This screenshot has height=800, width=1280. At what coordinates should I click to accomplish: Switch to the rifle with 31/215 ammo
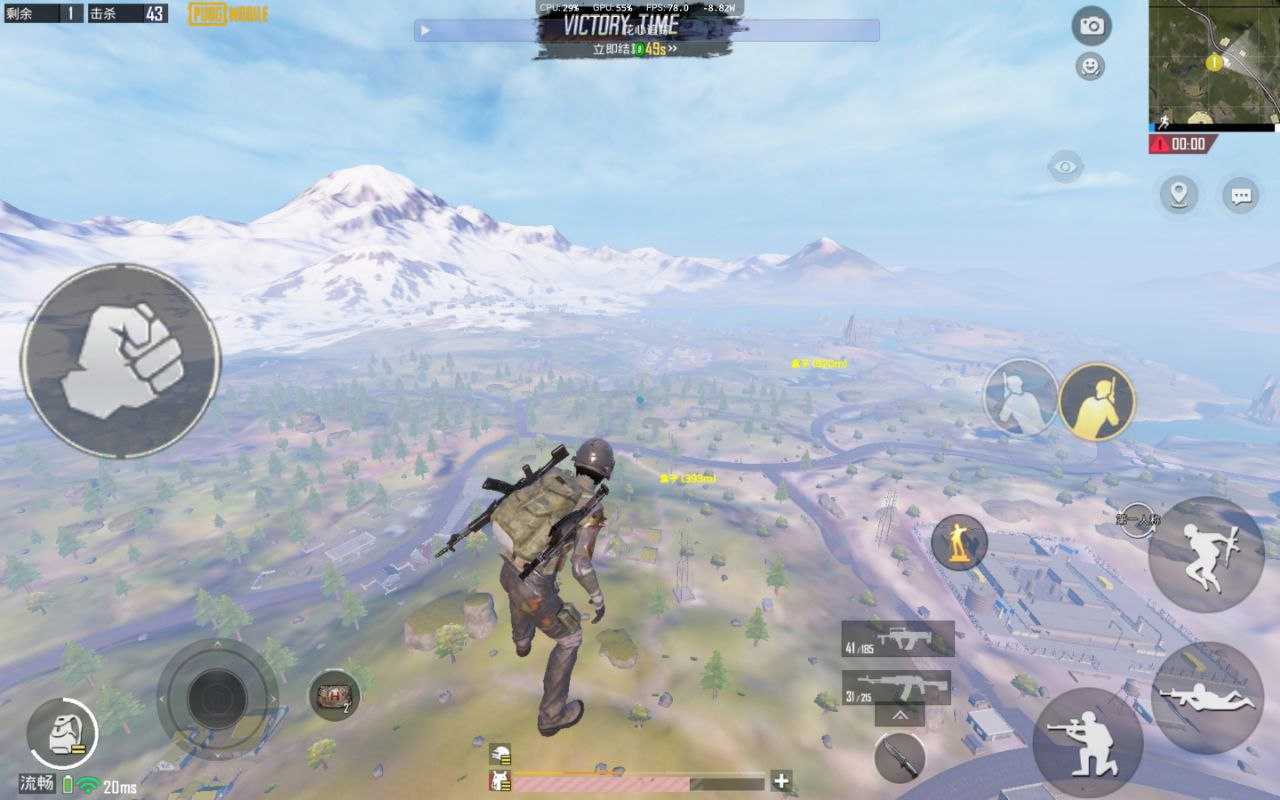point(896,687)
